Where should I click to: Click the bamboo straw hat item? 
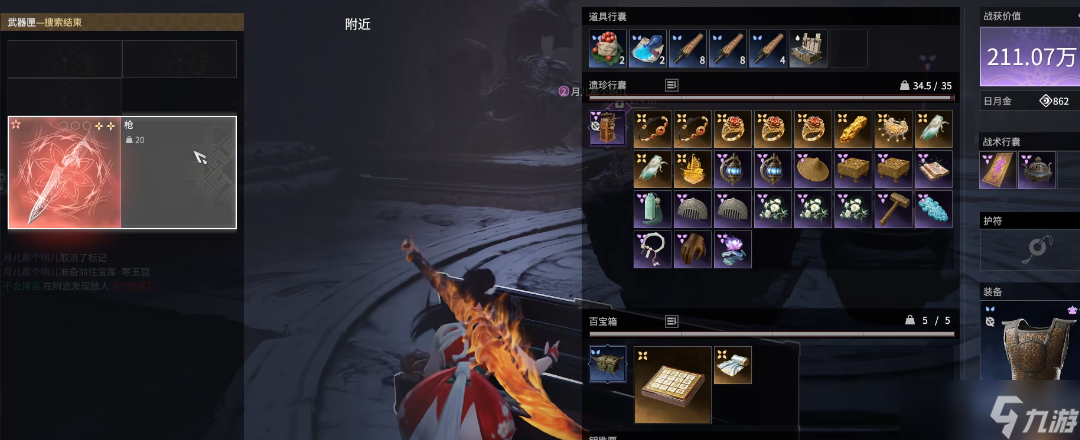coord(812,169)
